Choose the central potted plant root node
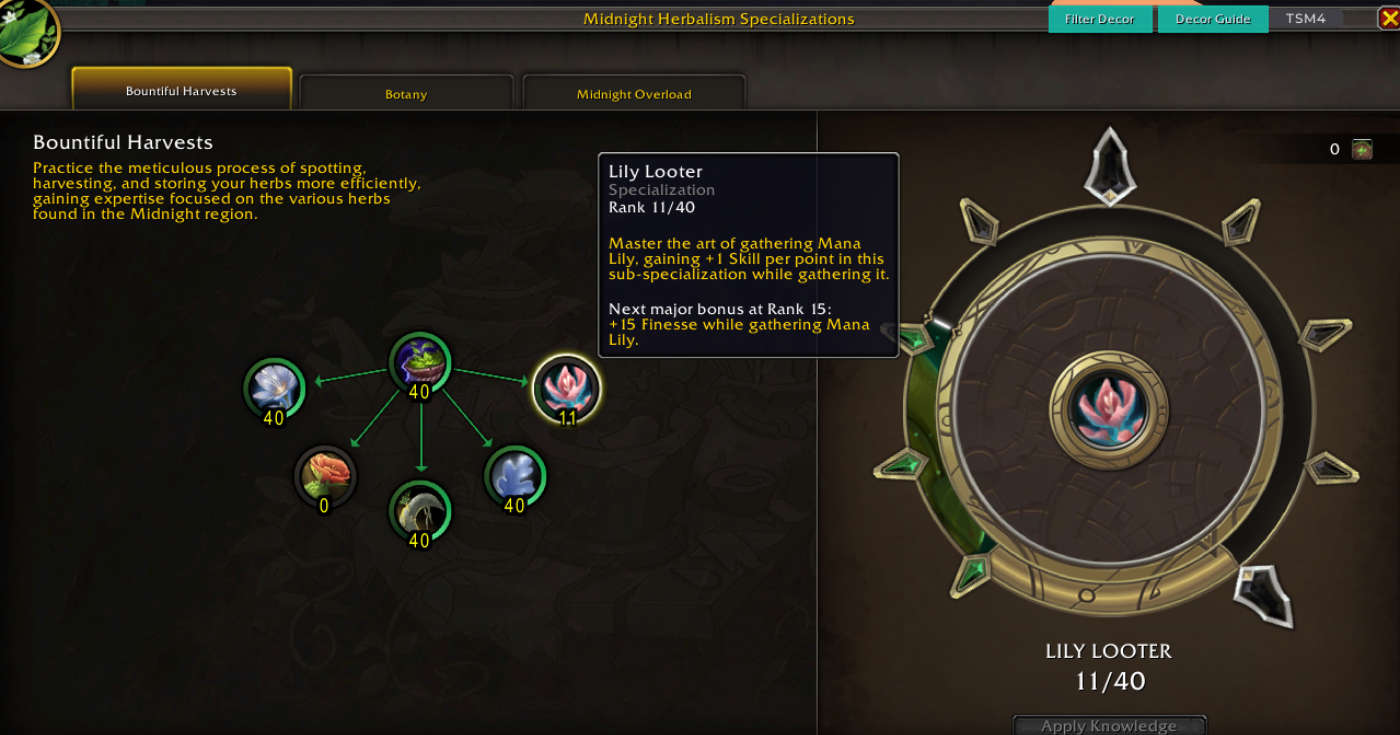Screen dimensions: 1400x735 coord(419,362)
